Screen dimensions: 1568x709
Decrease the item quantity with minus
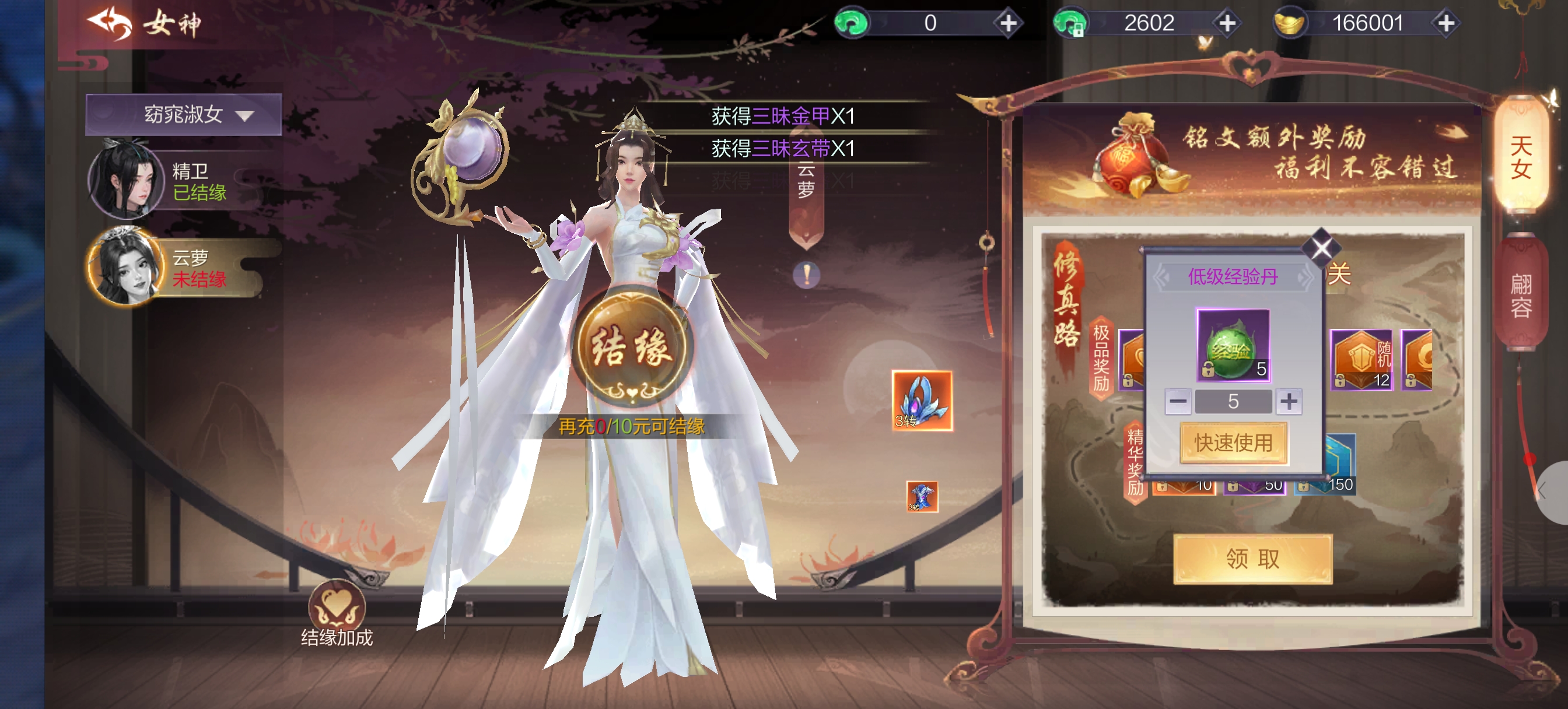point(1178,402)
